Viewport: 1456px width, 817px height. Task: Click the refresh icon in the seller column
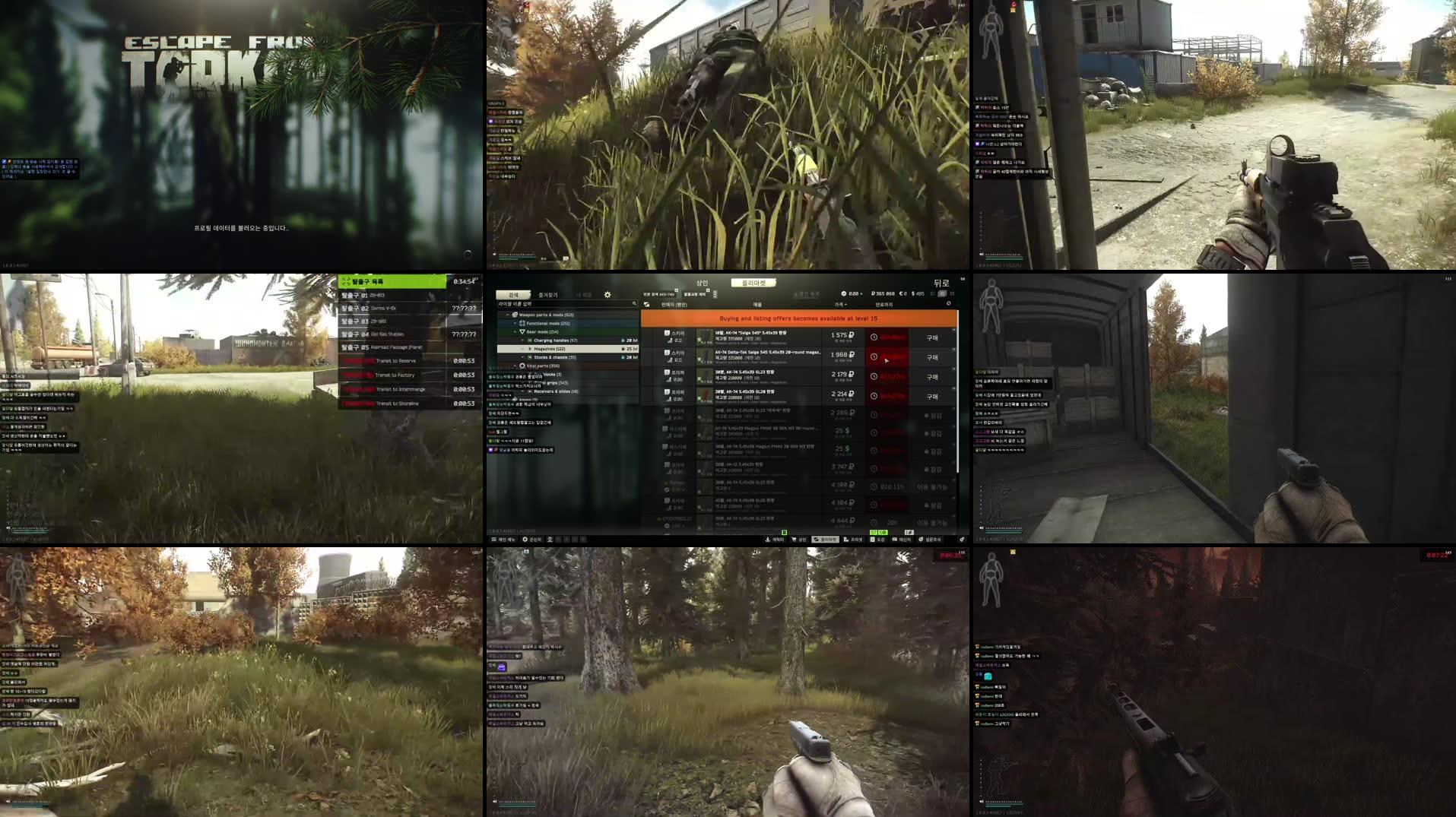[646, 303]
